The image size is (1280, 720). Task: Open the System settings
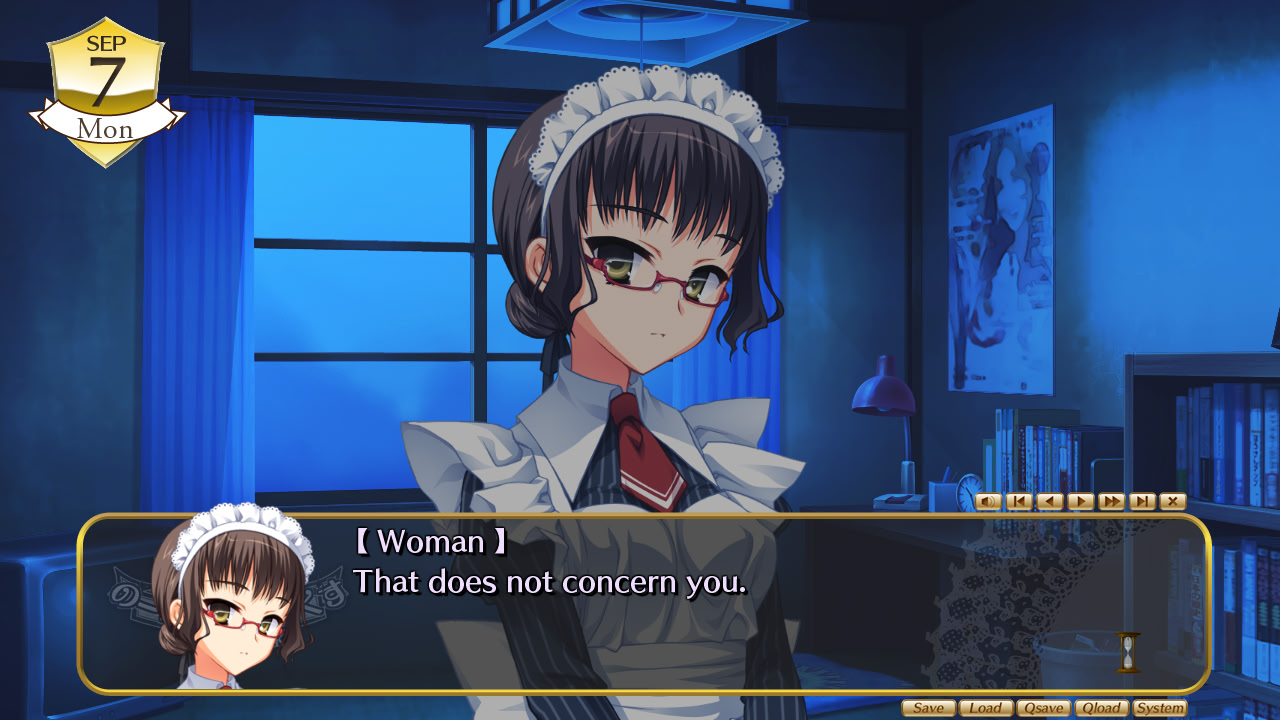click(x=1160, y=708)
